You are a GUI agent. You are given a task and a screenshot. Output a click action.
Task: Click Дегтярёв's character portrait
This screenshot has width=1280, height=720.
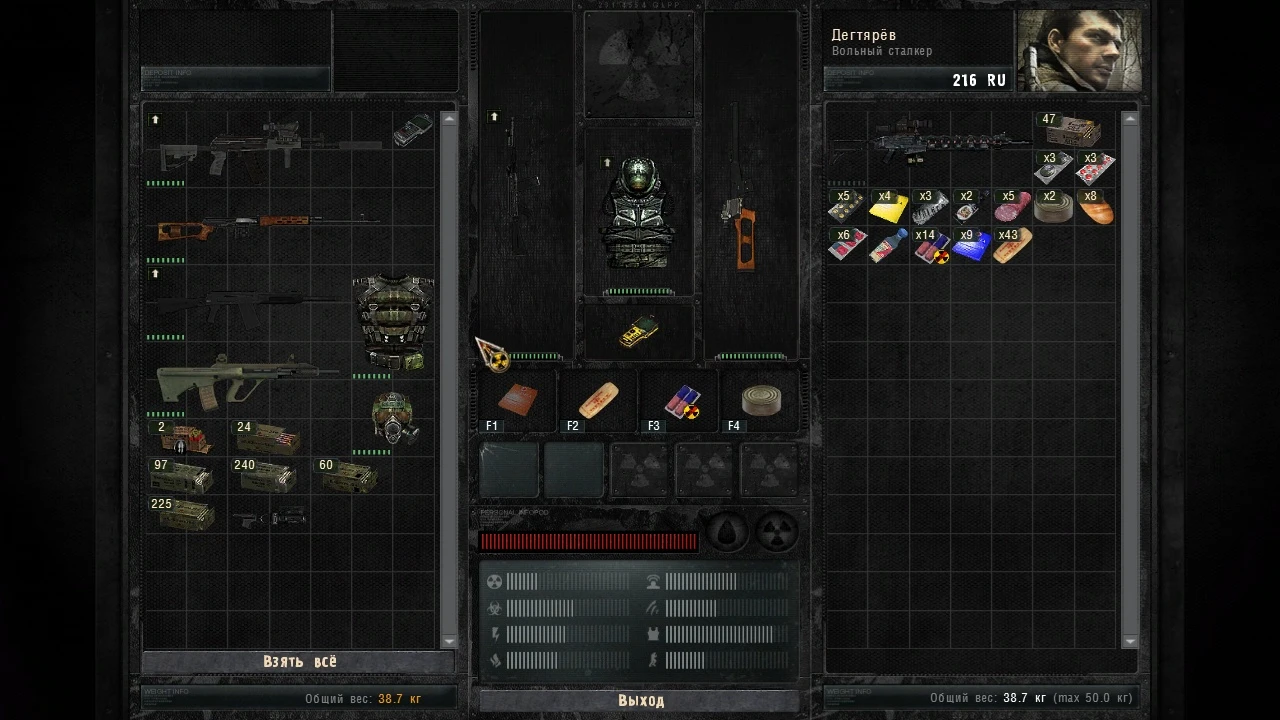pyautogui.click(x=1078, y=50)
